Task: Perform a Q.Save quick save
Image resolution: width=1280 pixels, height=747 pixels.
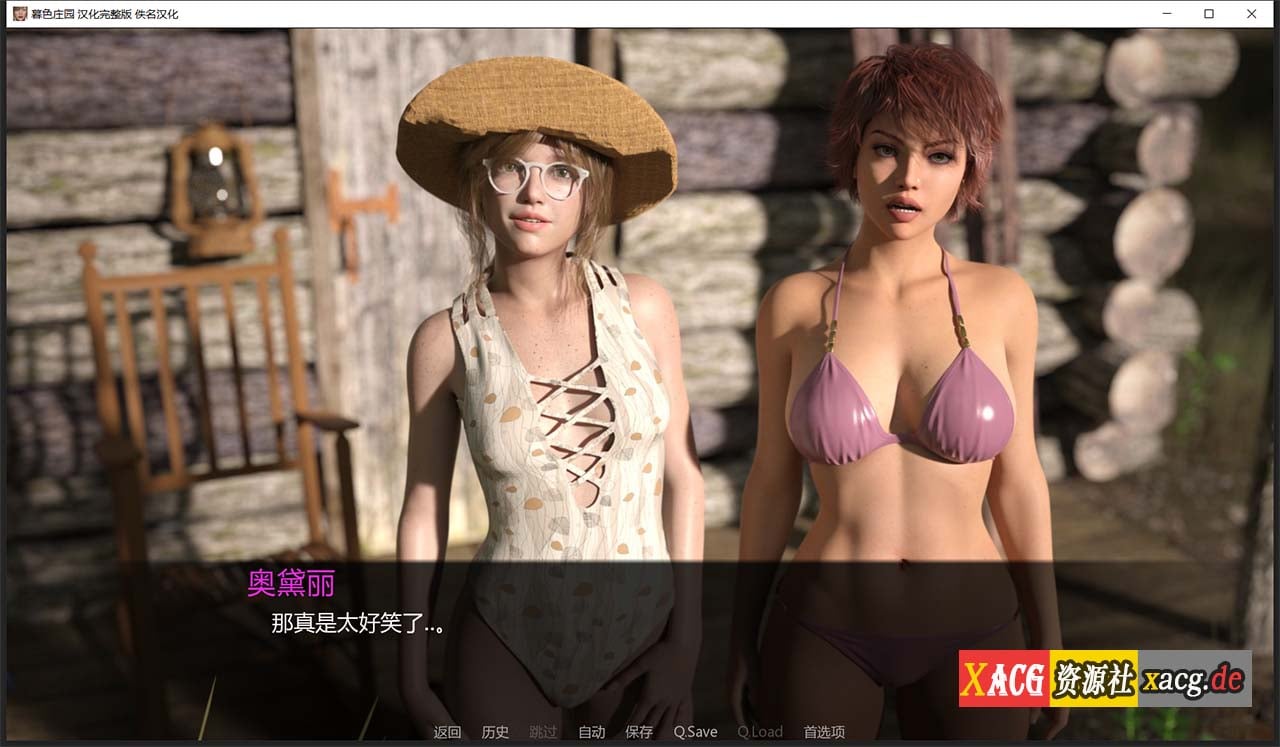Action: pos(695,732)
